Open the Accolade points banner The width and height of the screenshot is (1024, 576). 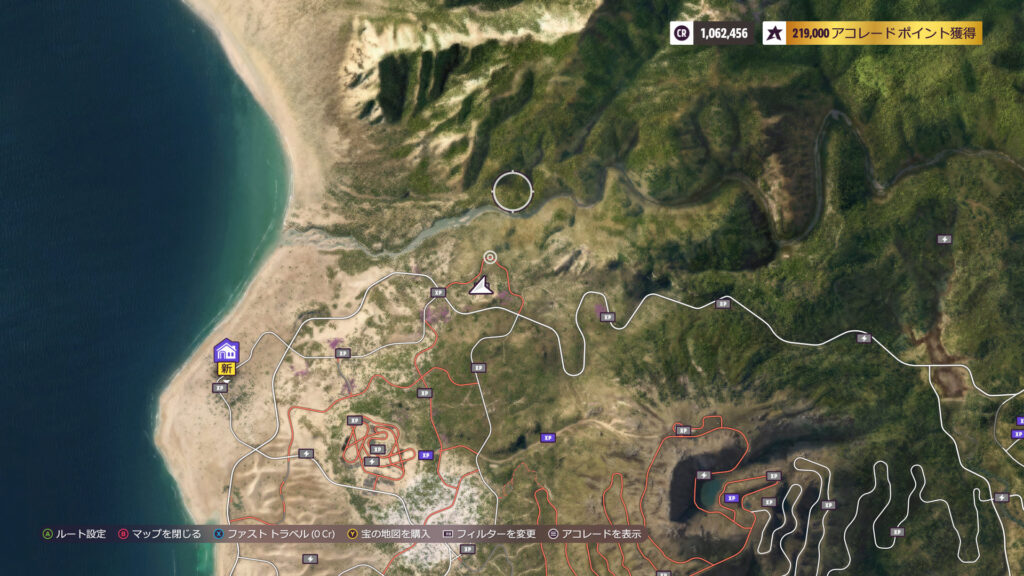coord(873,33)
